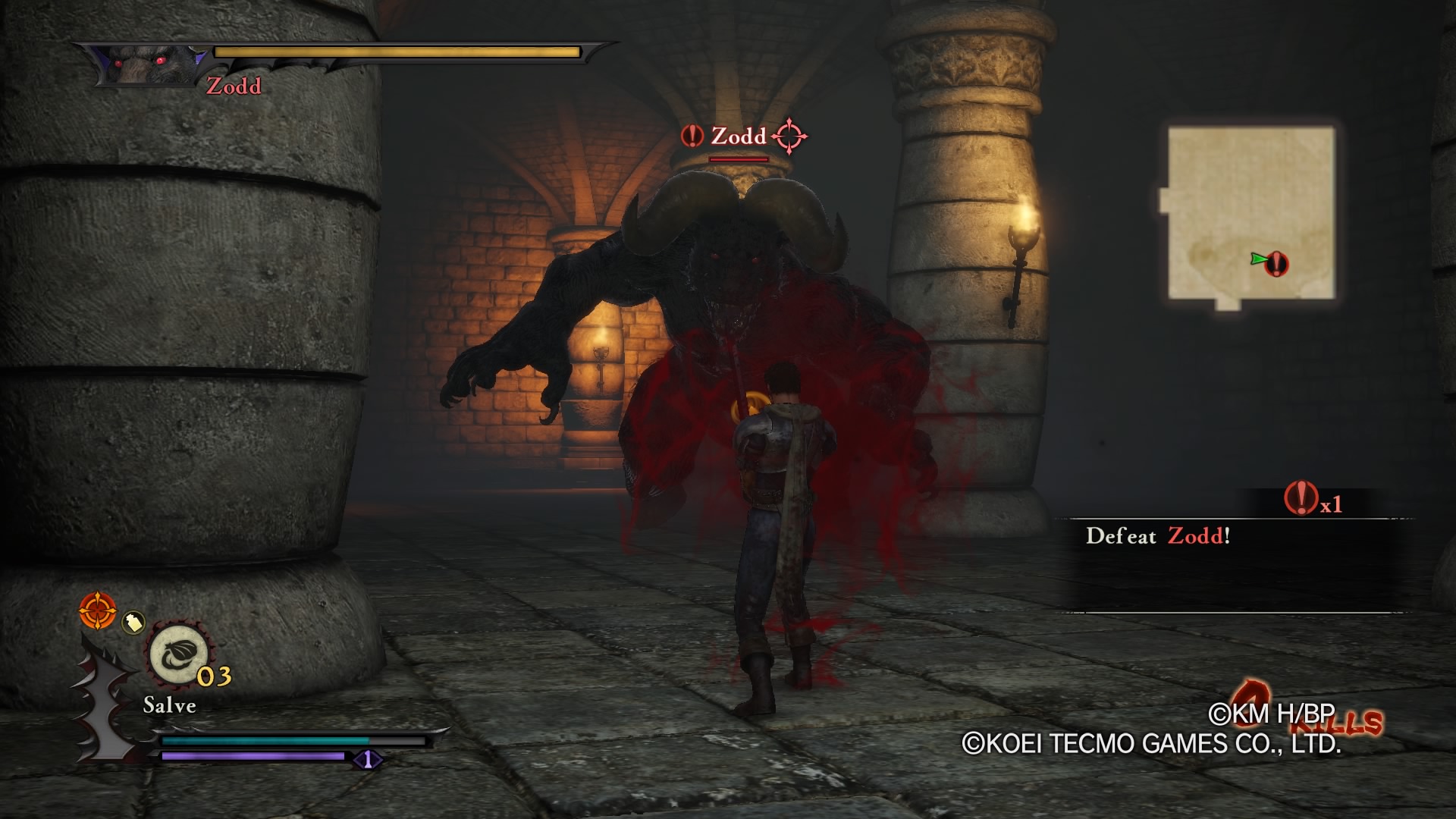Image resolution: width=1456 pixels, height=819 pixels.
Task: Open the parchment minimap
Action: [x=1250, y=215]
